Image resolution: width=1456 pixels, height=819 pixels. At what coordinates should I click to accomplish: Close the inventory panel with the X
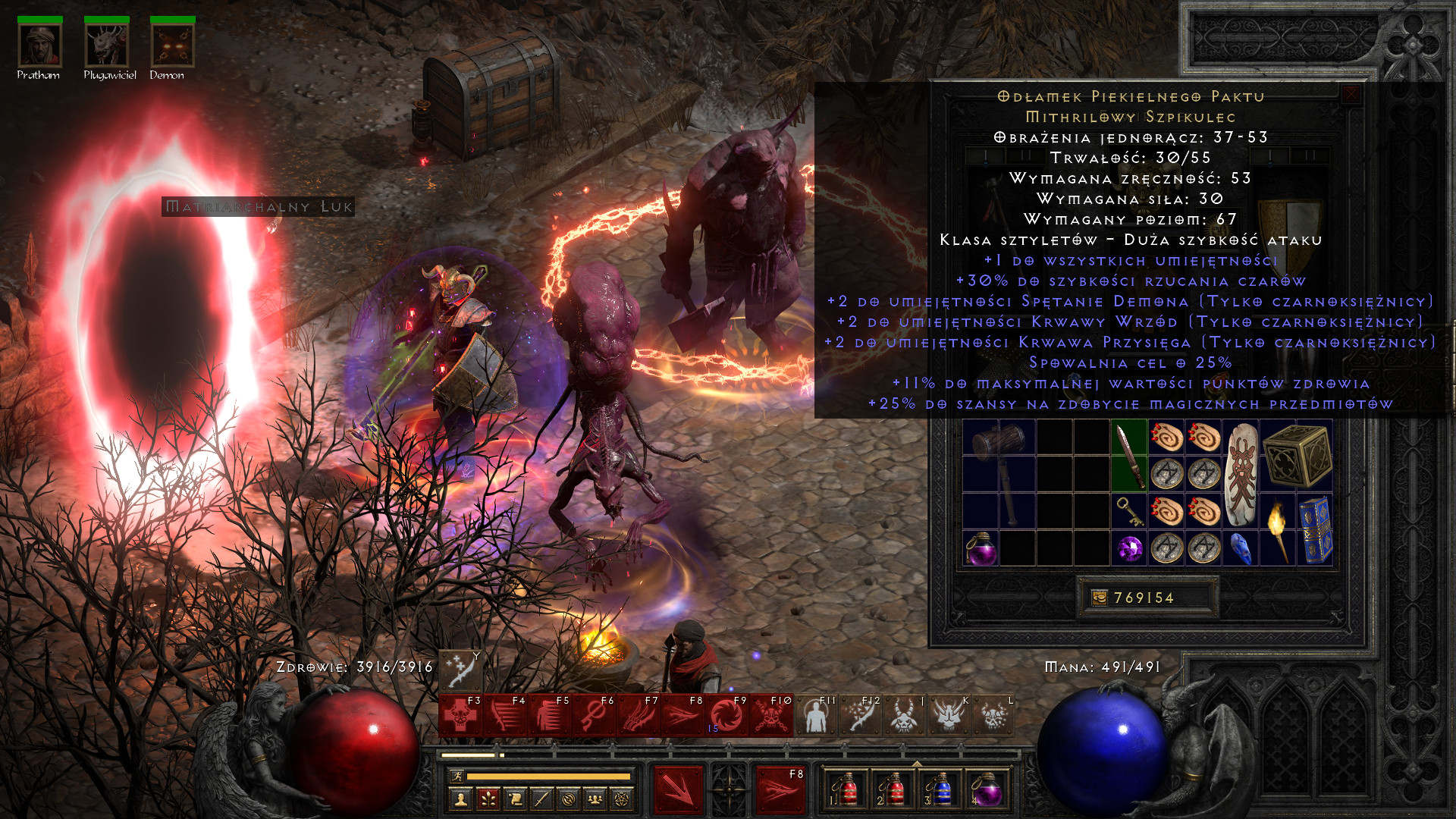click(x=1351, y=95)
